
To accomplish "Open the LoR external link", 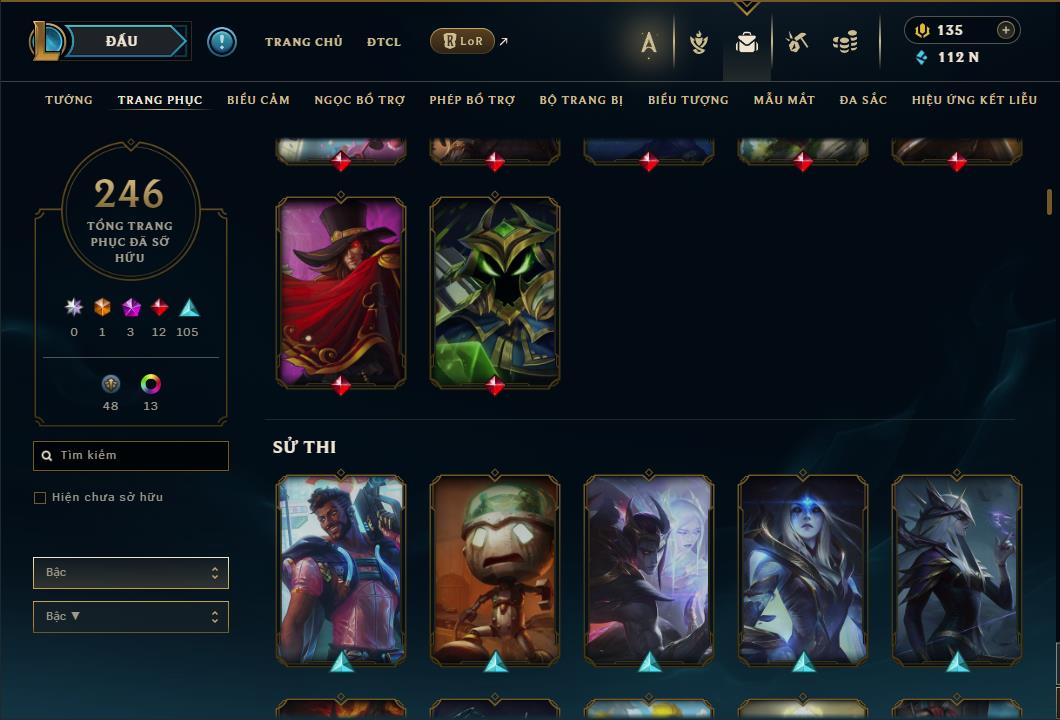I will 463,41.
